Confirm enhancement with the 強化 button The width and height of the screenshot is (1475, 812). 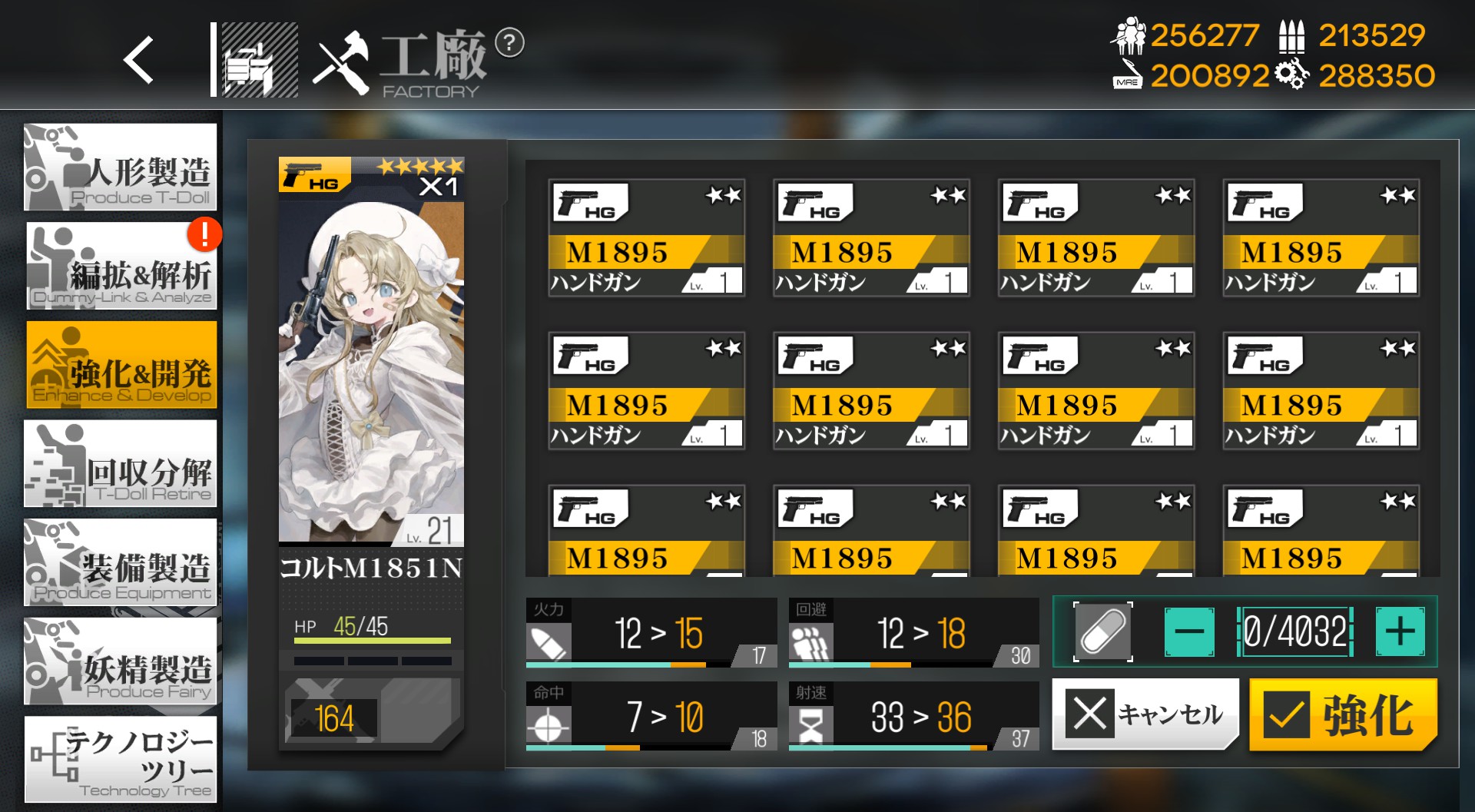pyautogui.click(x=1342, y=715)
